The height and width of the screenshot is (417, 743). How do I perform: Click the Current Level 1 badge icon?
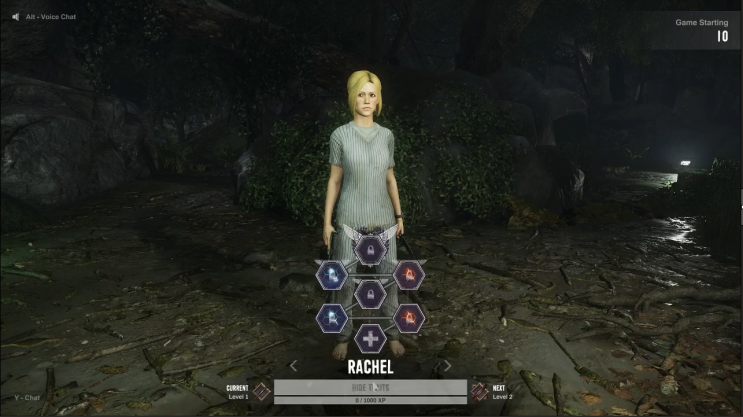click(262, 392)
